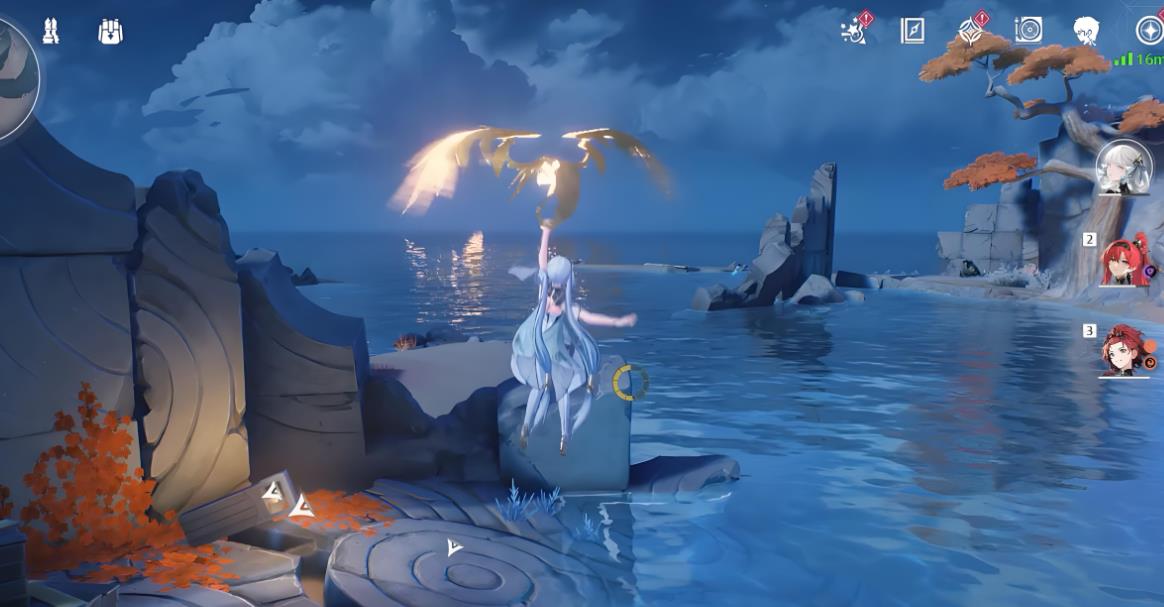Open the character head profile icon

point(1086,31)
